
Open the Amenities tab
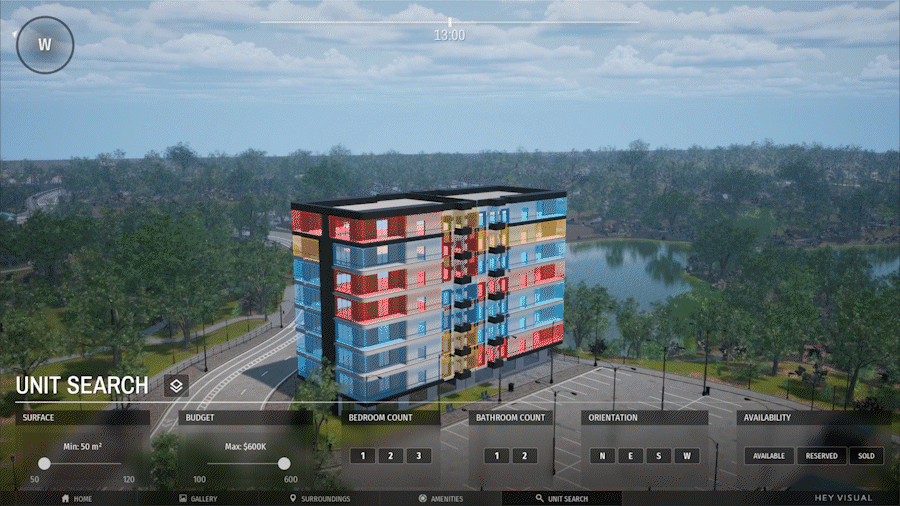(x=441, y=498)
